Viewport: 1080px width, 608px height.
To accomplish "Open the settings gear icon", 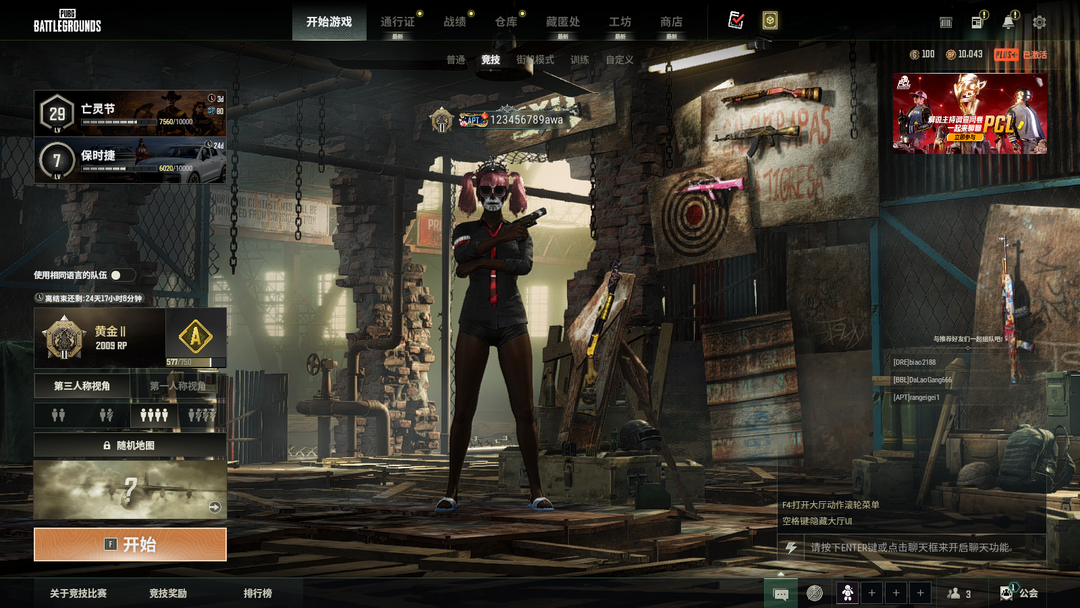I will [1039, 22].
